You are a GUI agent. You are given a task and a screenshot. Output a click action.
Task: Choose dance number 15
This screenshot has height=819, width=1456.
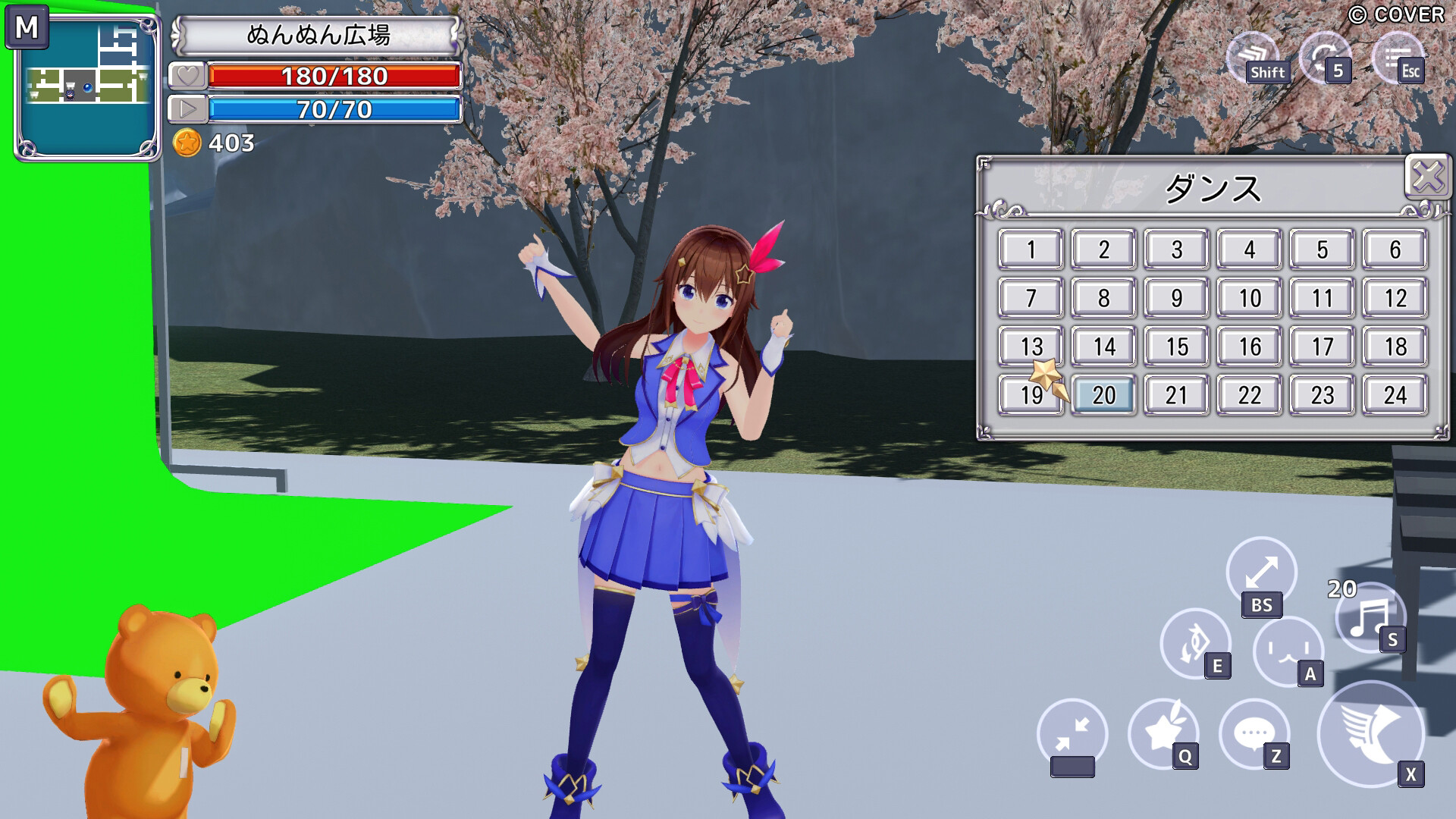pyautogui.click(x=1176, y=347)
